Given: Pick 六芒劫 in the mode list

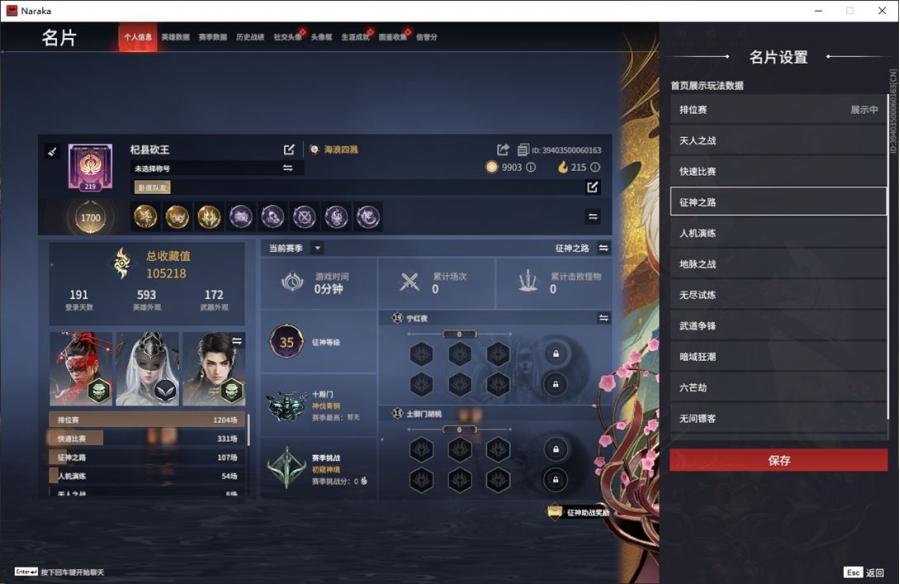Looking at the screenshot, I should (778, 388).
